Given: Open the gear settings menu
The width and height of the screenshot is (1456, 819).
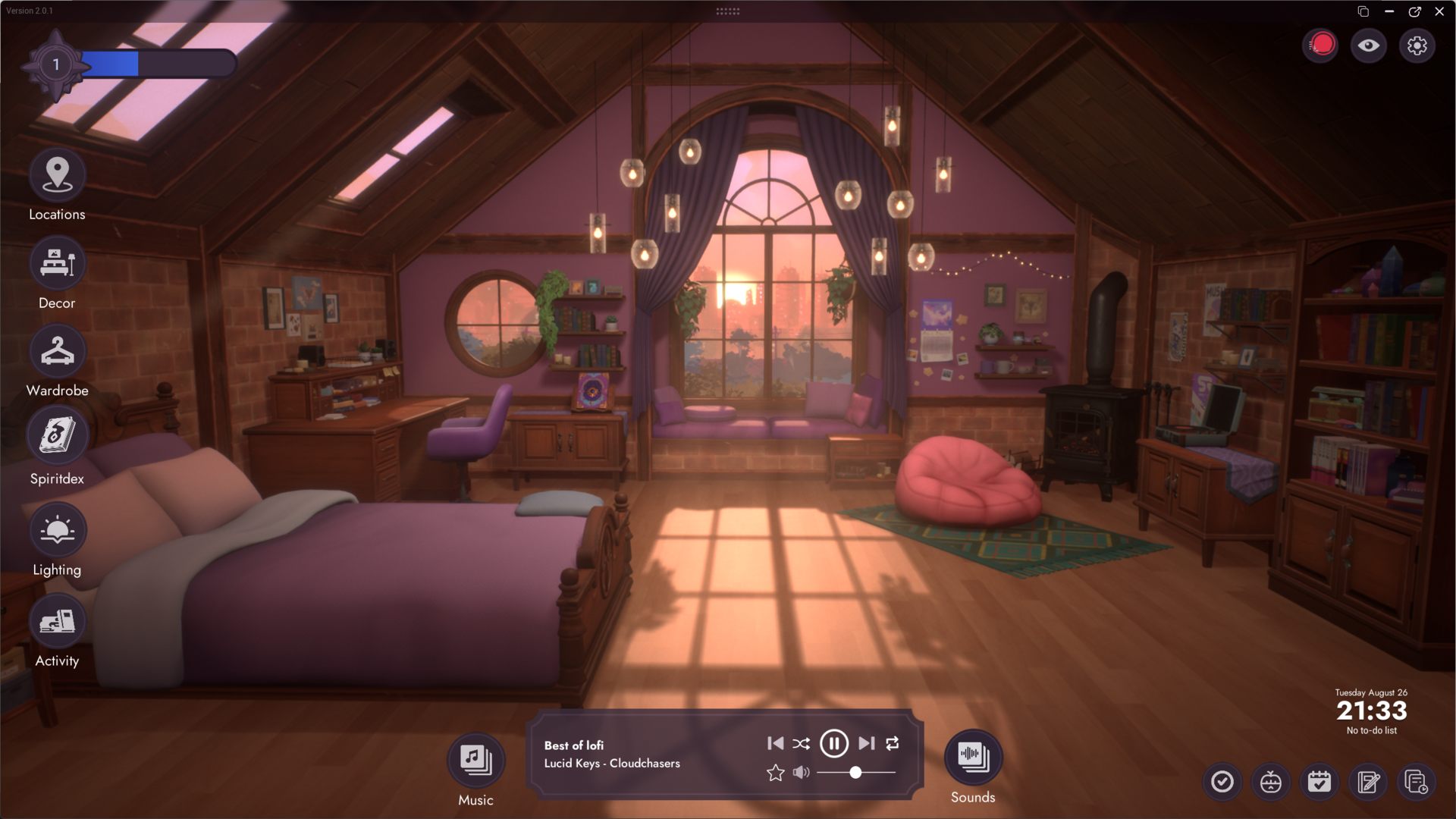Looking at the screenshot, I should (1417, 45).
